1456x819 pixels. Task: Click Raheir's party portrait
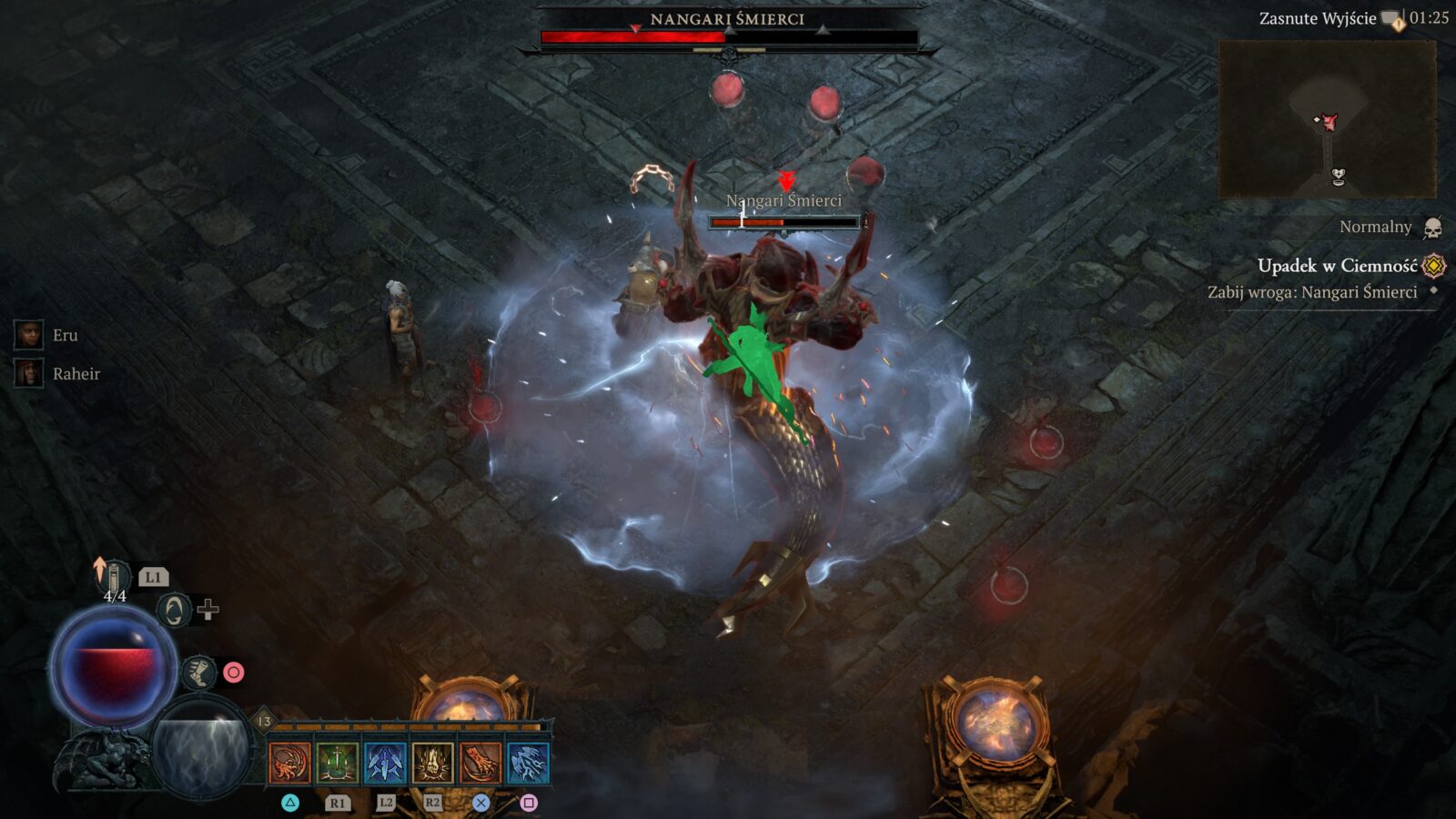pos(29,371)
